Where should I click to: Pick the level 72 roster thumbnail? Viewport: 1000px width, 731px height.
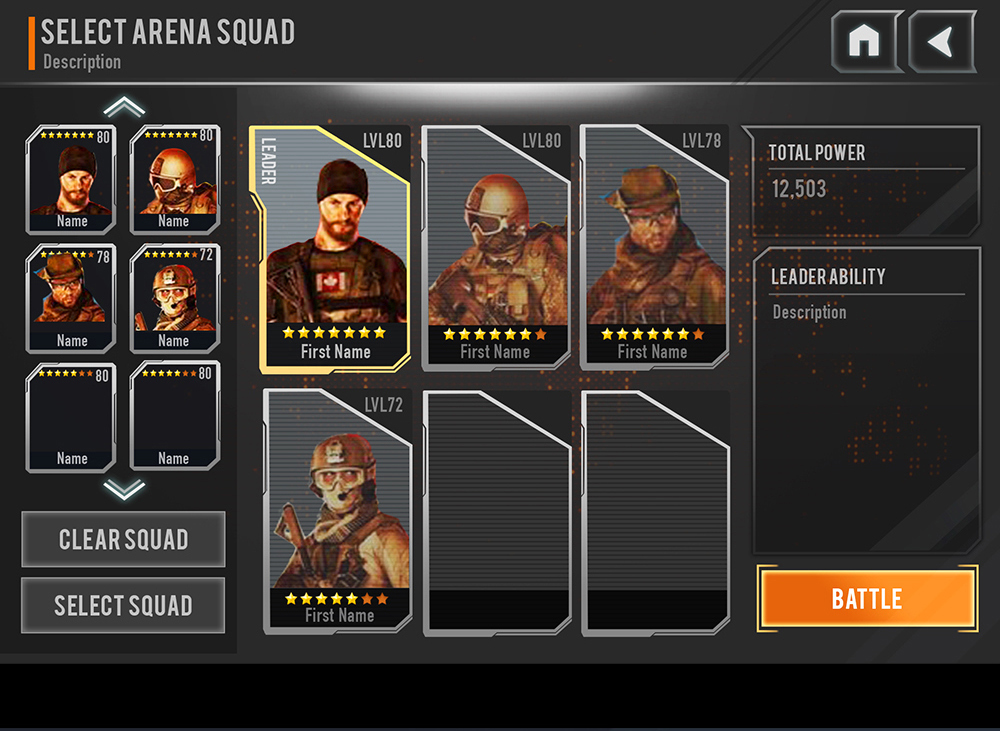tap(174, 298)
